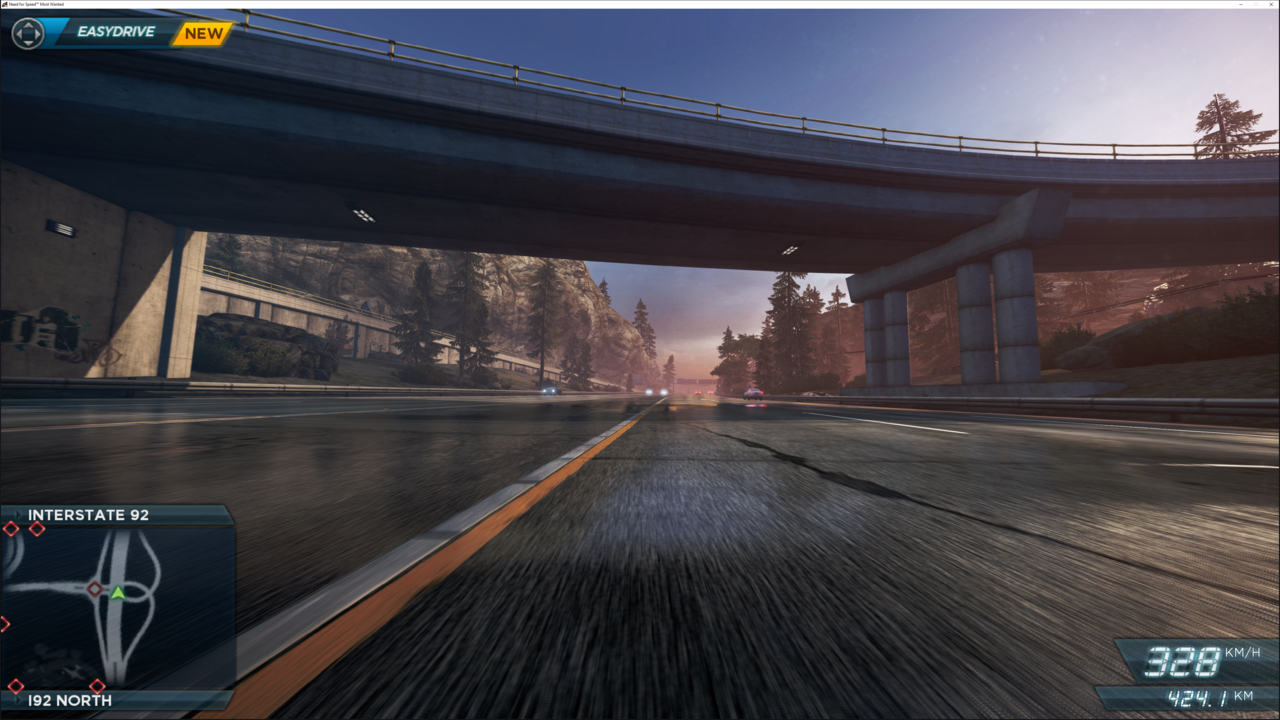Click the EasyDrive left arrow
The height and width of the screenshot is (720, 1280).
coord(19,33)
